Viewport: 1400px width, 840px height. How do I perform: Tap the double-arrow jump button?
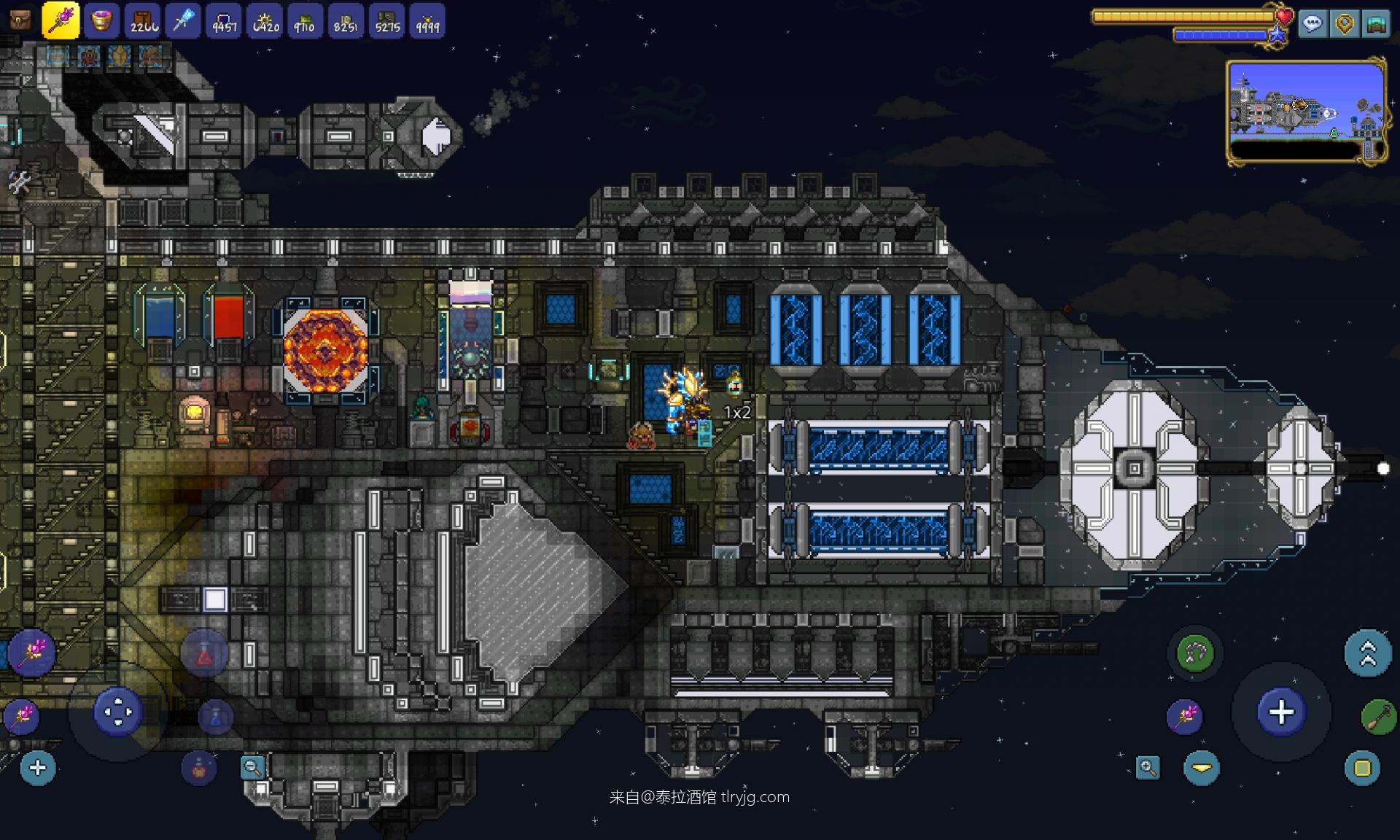[1367, 653]
